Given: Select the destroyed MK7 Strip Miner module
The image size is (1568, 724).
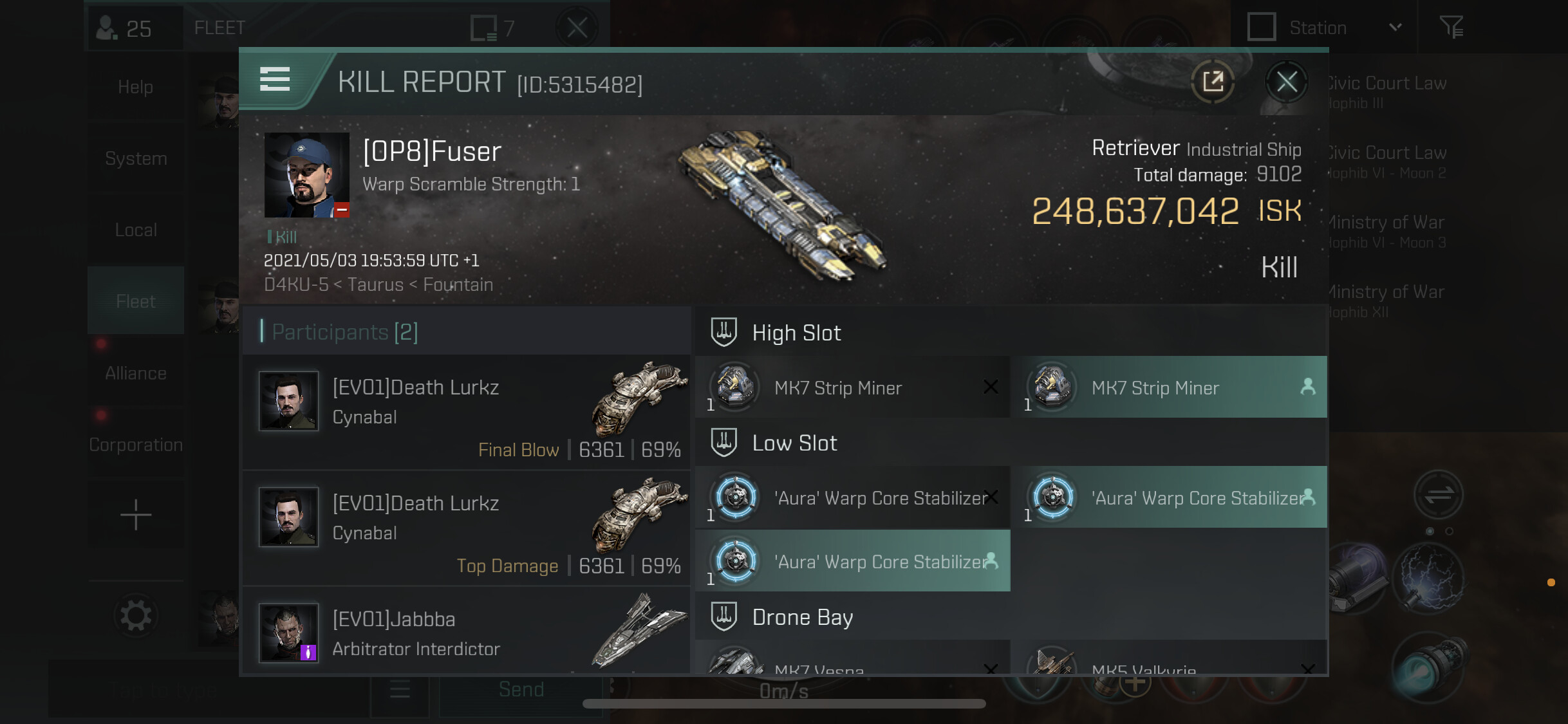Looking at the screenshot, I should pos(852,387).
